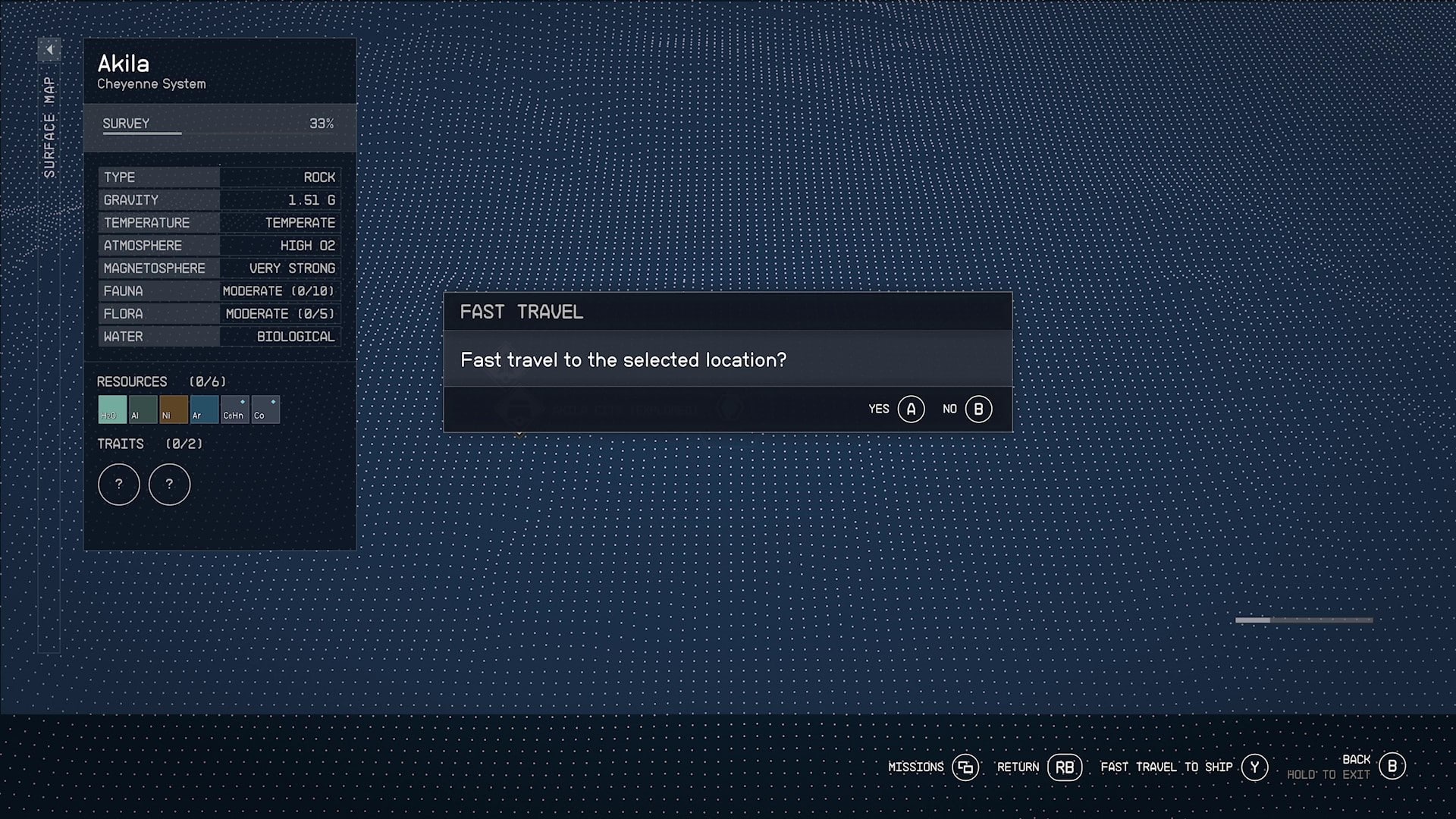Image resolution: width=1456 pixels, height=819 pixels.
Task: Select the CsHn resource tile
Action: (x=234, y=409)
